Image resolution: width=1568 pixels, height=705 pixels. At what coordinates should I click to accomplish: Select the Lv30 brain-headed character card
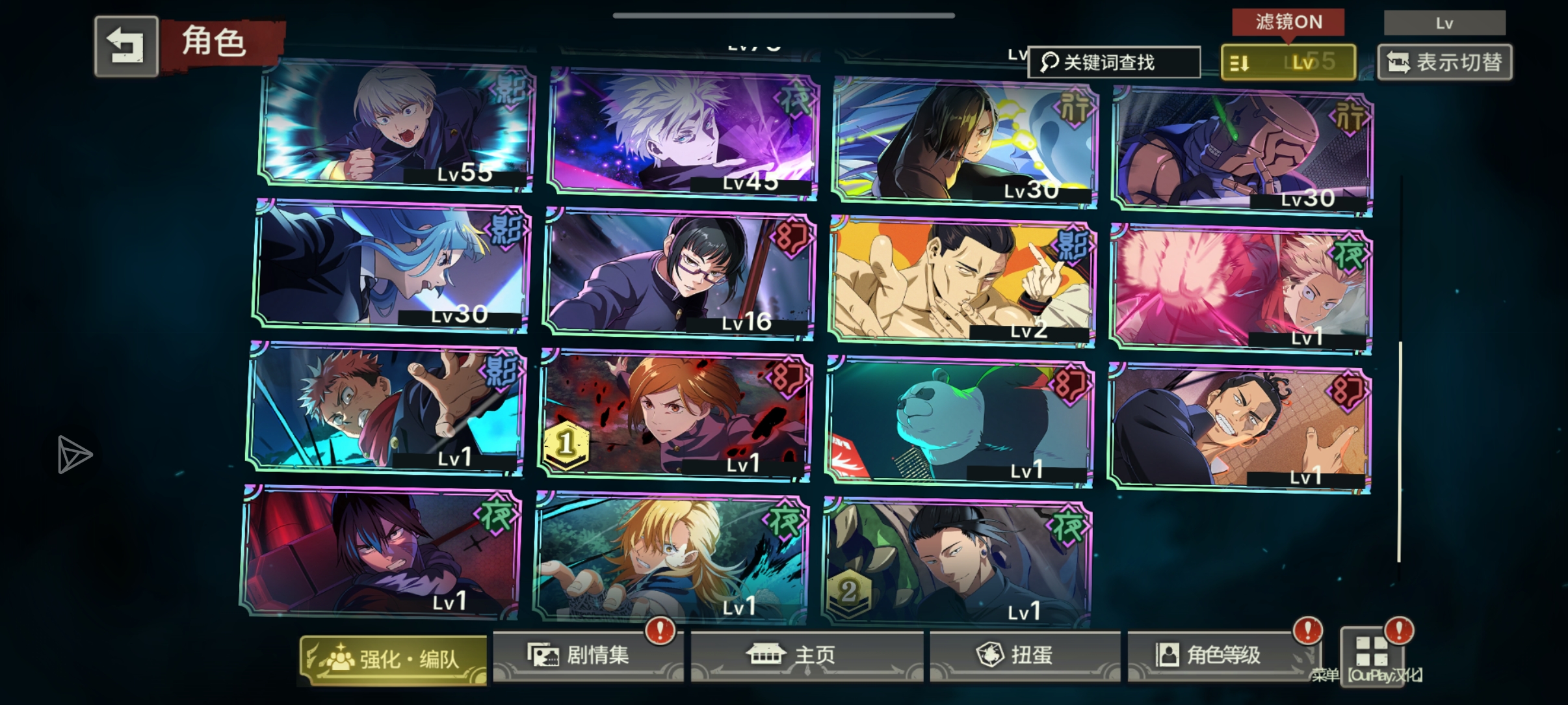coord(1243,151)
